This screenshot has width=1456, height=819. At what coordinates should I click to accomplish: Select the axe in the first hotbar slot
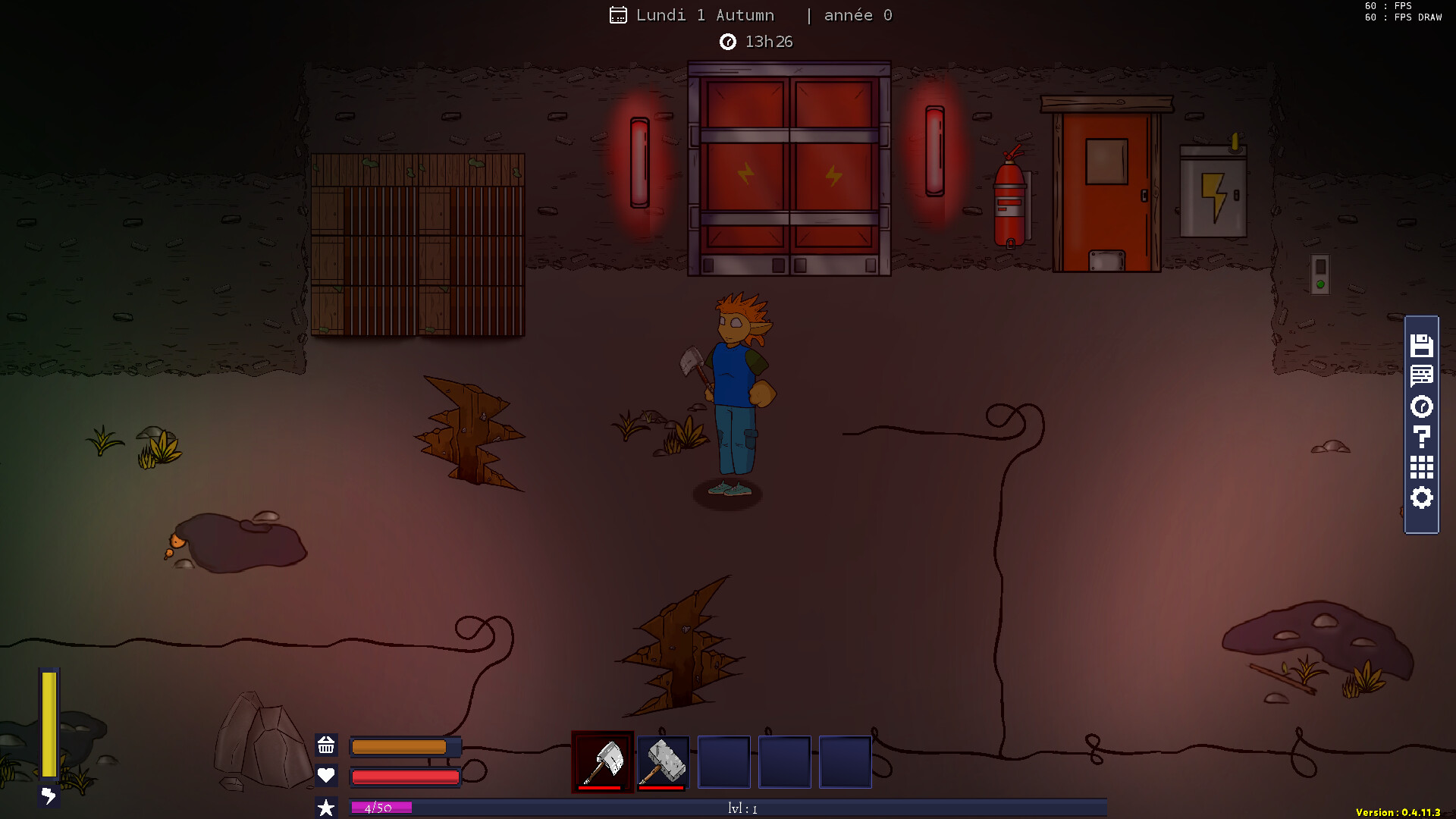603,761
